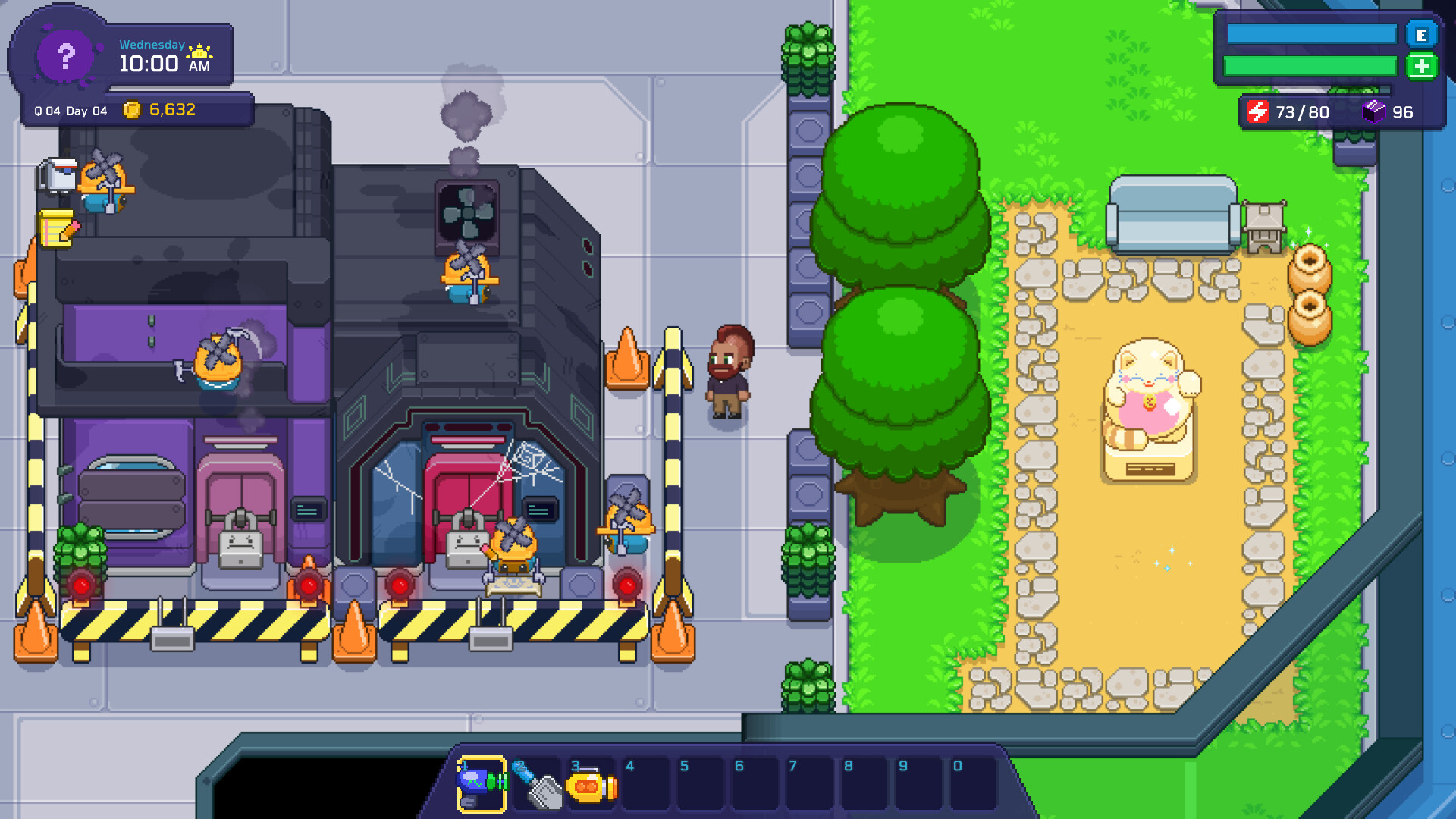Click the red lightning energy icon
Screen dimensions: 1456x819
[x=1258, y=111]
